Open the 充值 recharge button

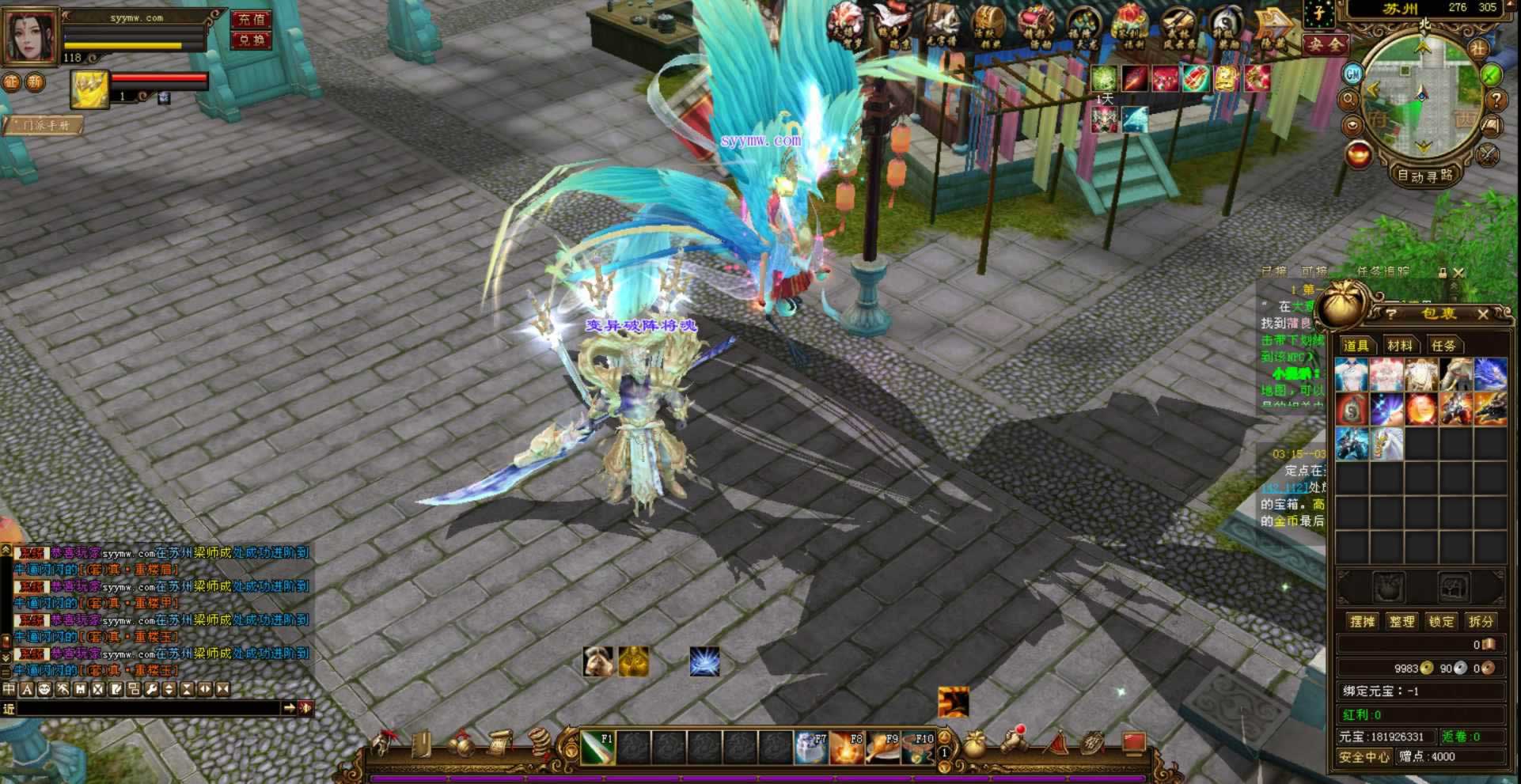pyautogui.click(x=252, y=20)
